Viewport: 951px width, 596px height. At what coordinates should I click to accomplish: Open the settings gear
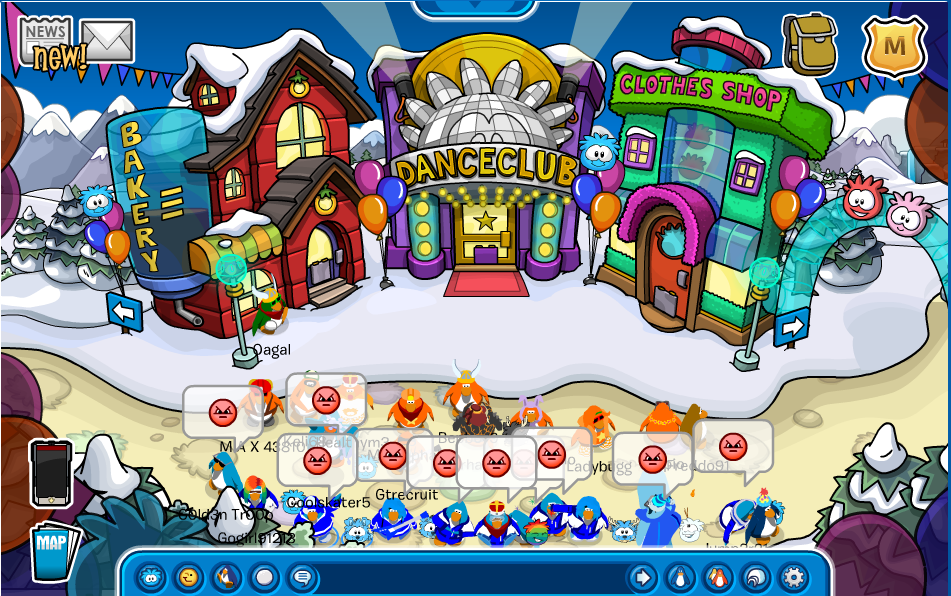click(793, 577)
